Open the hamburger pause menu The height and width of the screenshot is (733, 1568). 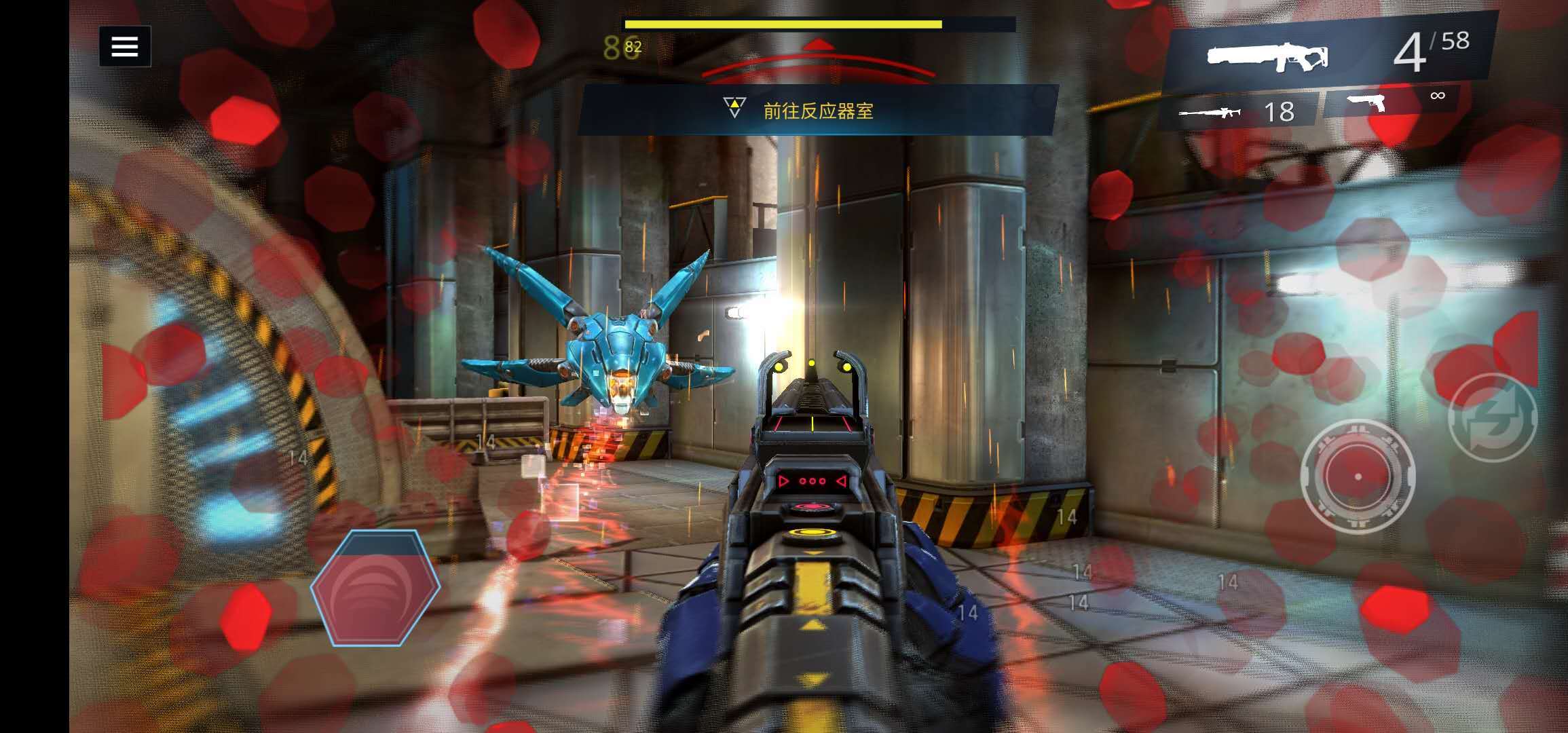pos(125,47)
